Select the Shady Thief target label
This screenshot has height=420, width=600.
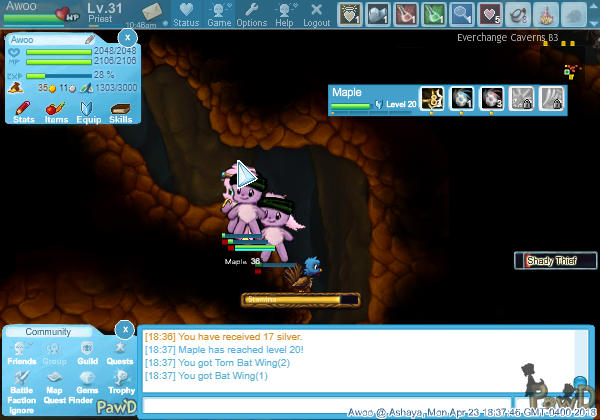tap(555, 261)
